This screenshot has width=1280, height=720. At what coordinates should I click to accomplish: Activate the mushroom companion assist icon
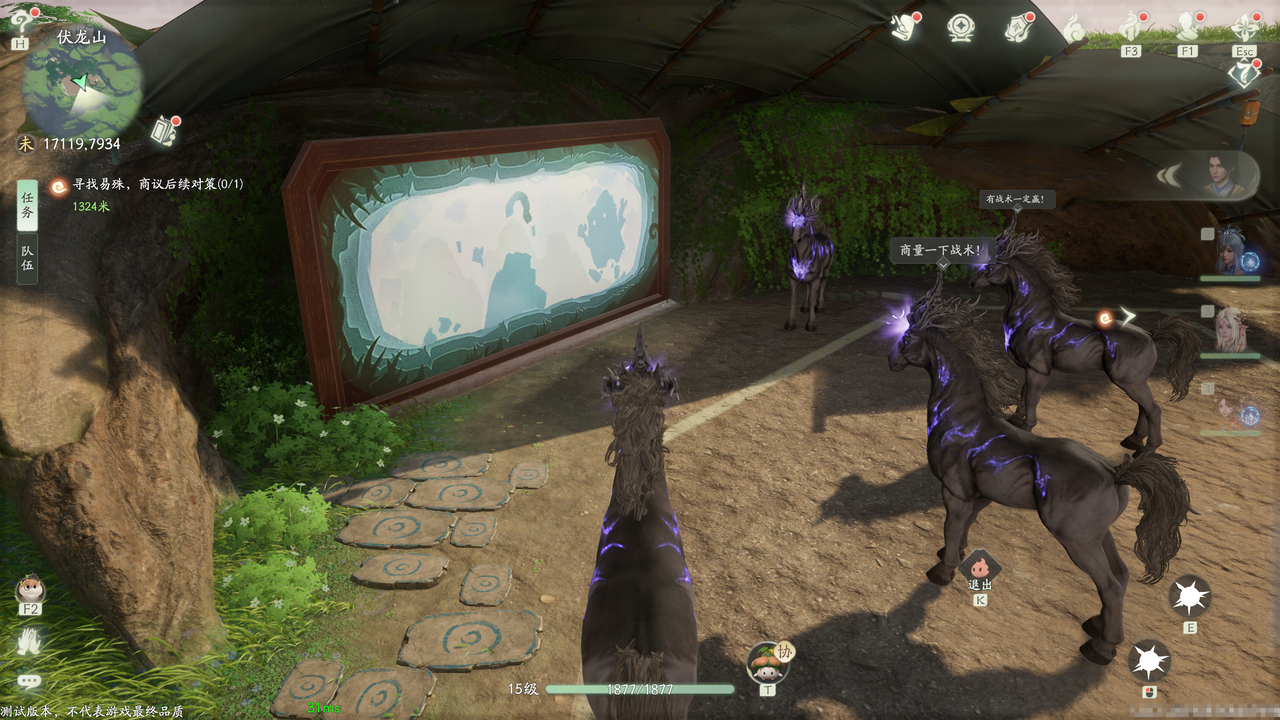(x=767, y=660)
